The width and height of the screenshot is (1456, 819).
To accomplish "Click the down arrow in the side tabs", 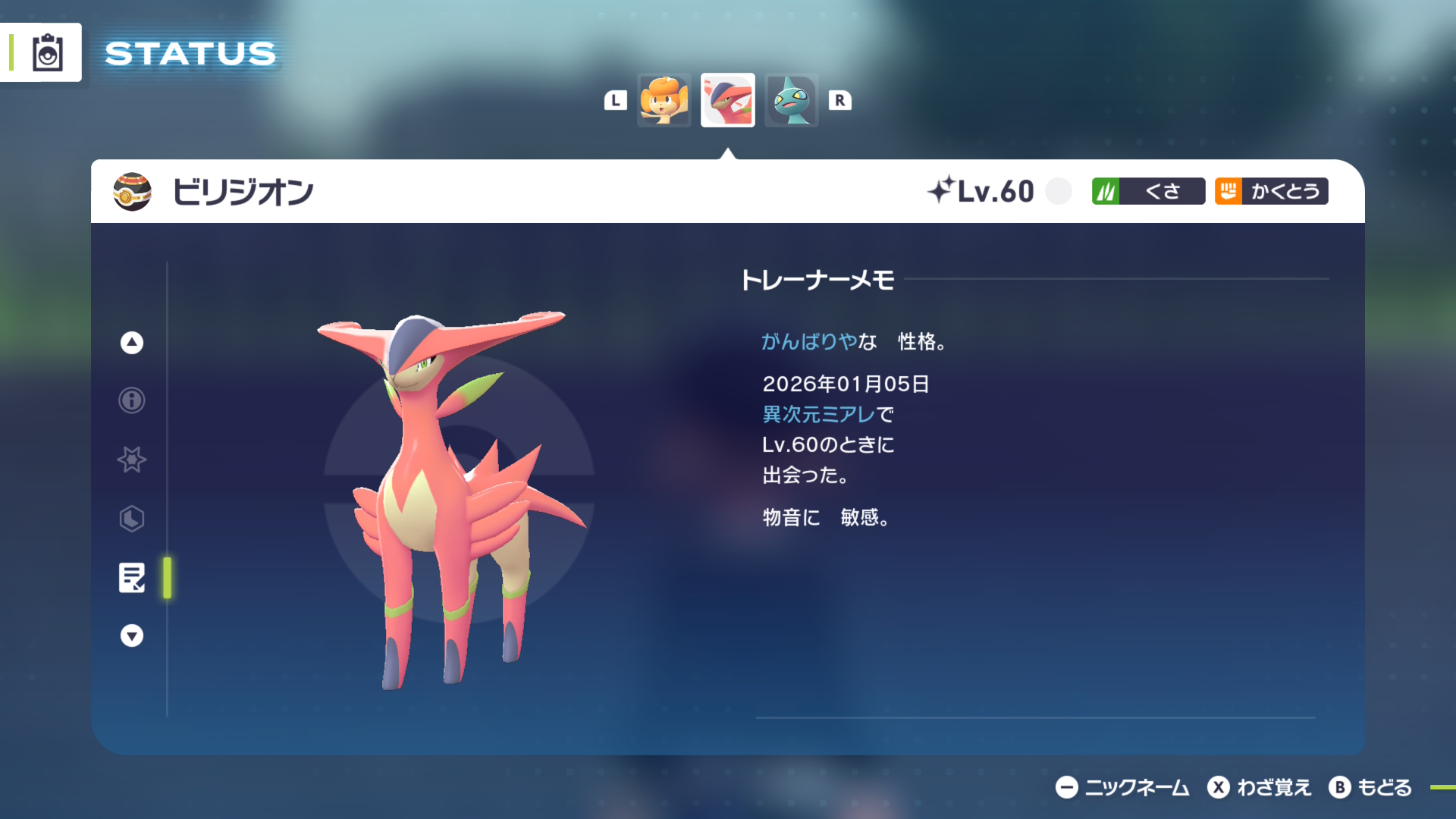I will pos(132,635).
